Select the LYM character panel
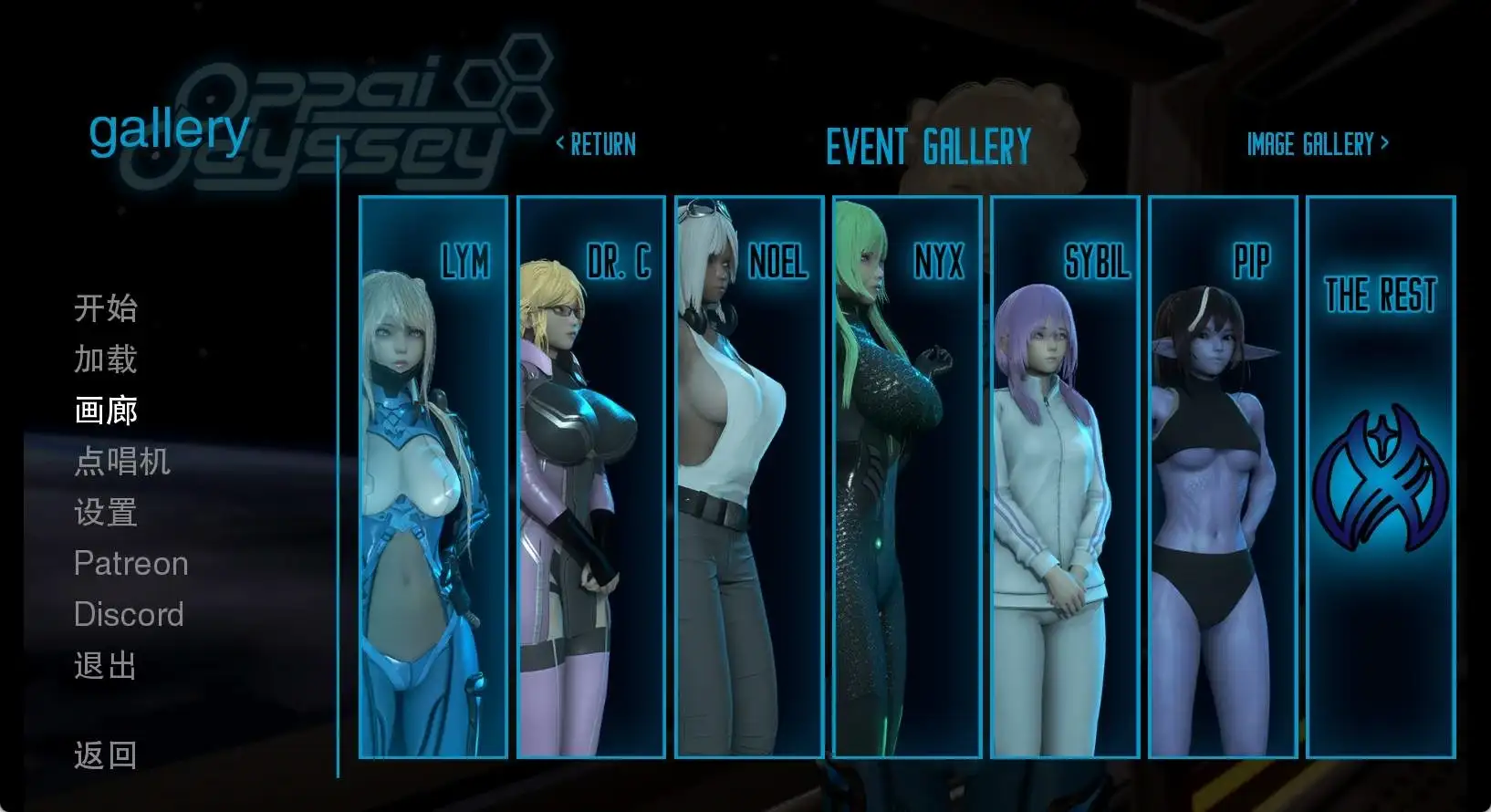Viewport: 1491px width, 812px height. [433, 476]
